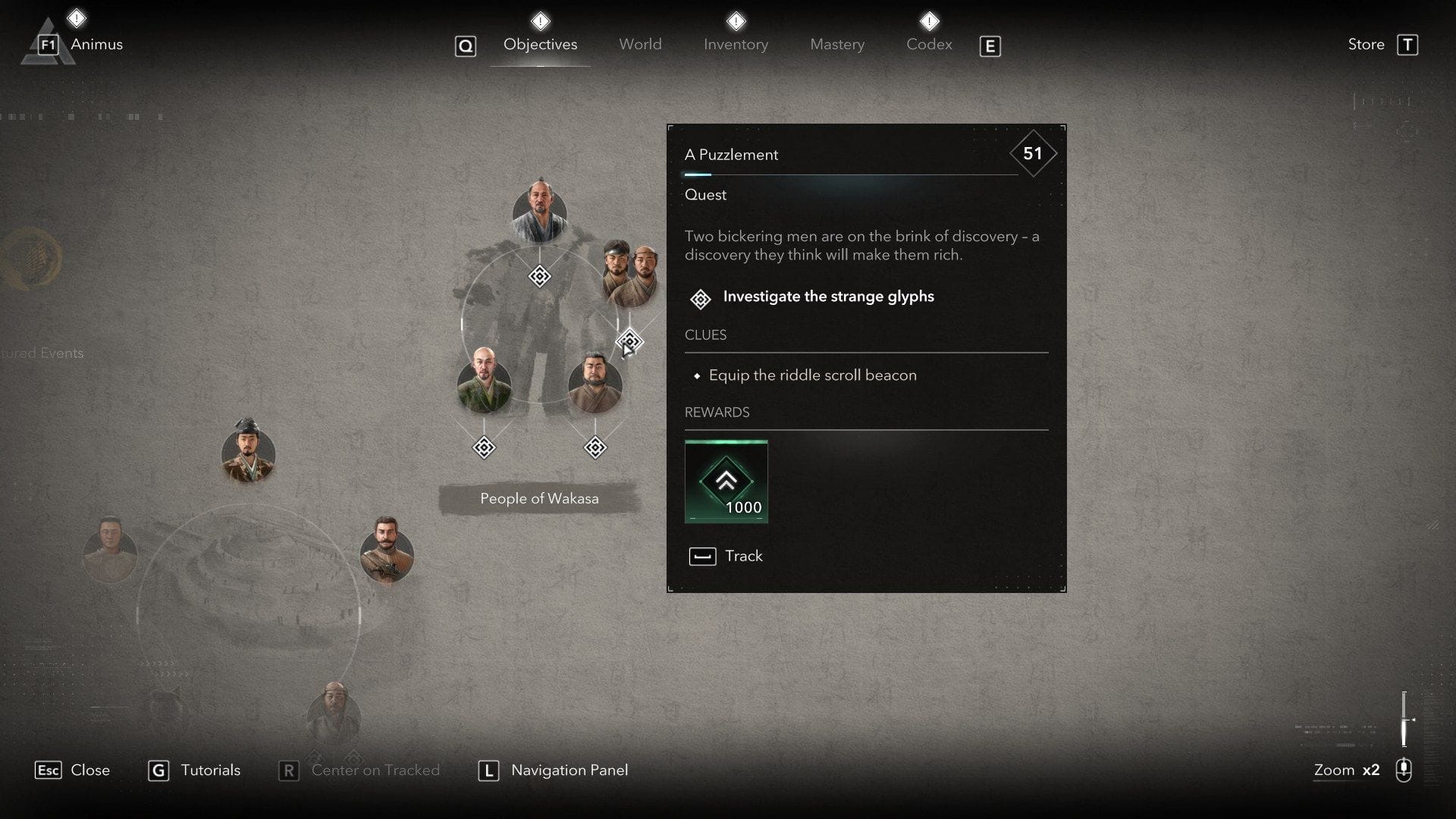Viewport: 1456px width, 819px height.
Task: Click the strange glyphs objective icon in the panel
Action: (x=699, y=299)
